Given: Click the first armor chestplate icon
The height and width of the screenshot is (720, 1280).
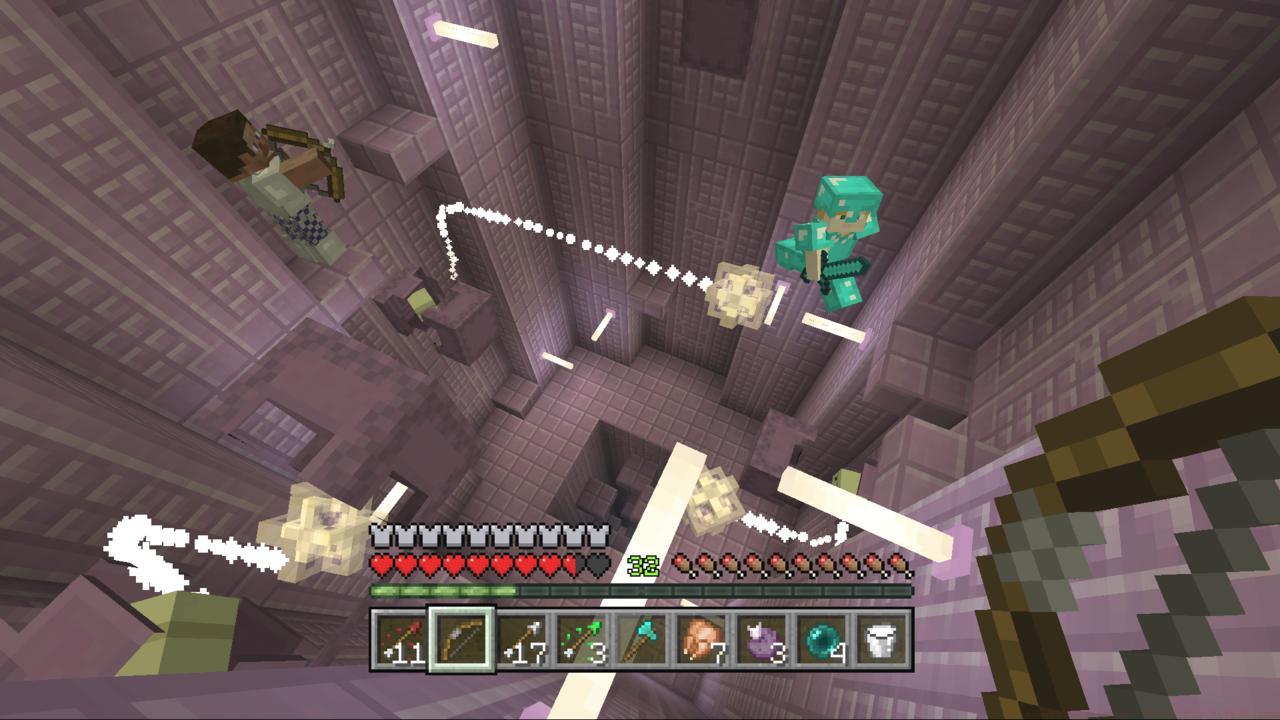Looking at the screenshot, I should pos(379,536).
